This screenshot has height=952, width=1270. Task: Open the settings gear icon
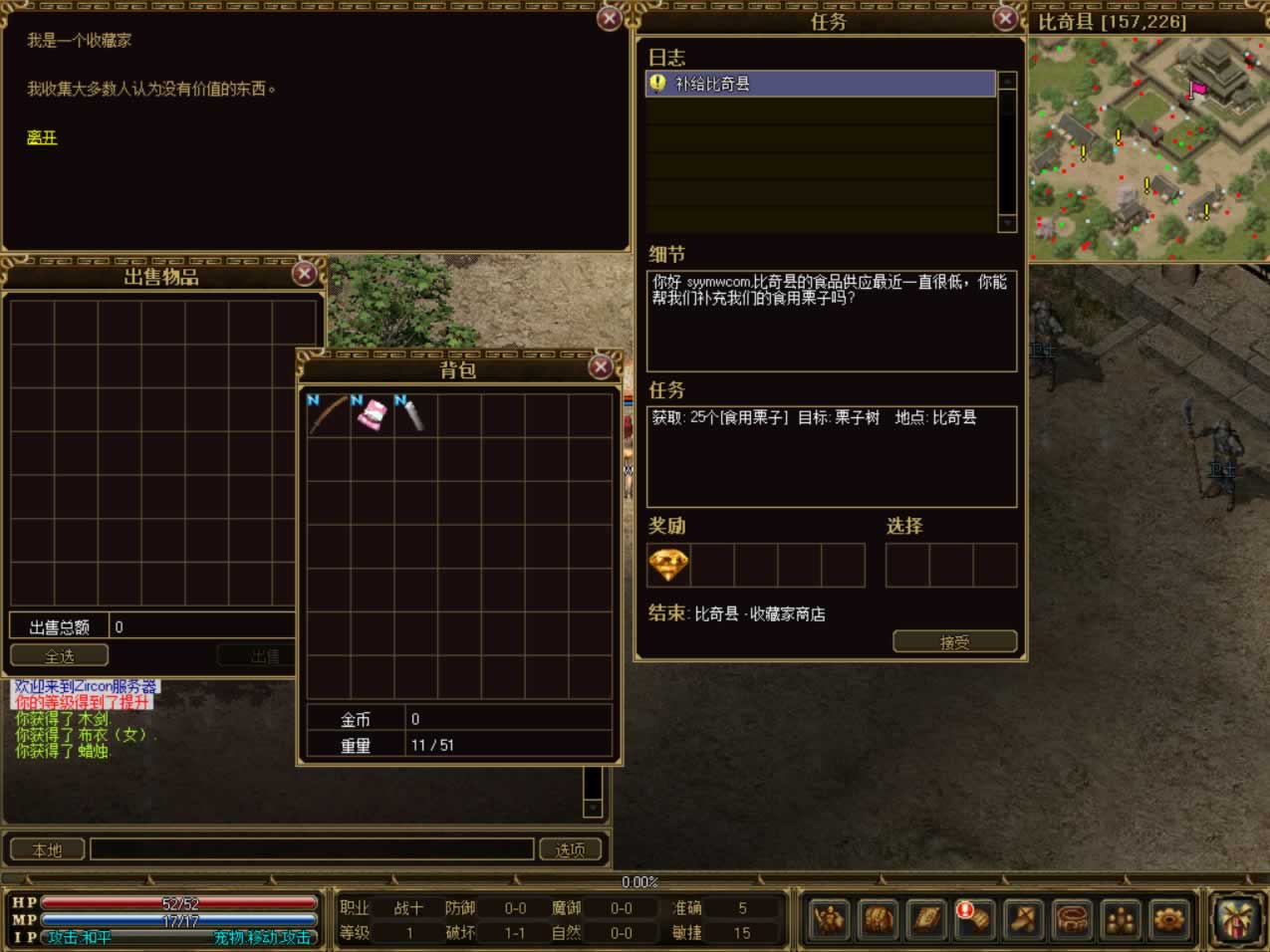tap(1168, 918)
